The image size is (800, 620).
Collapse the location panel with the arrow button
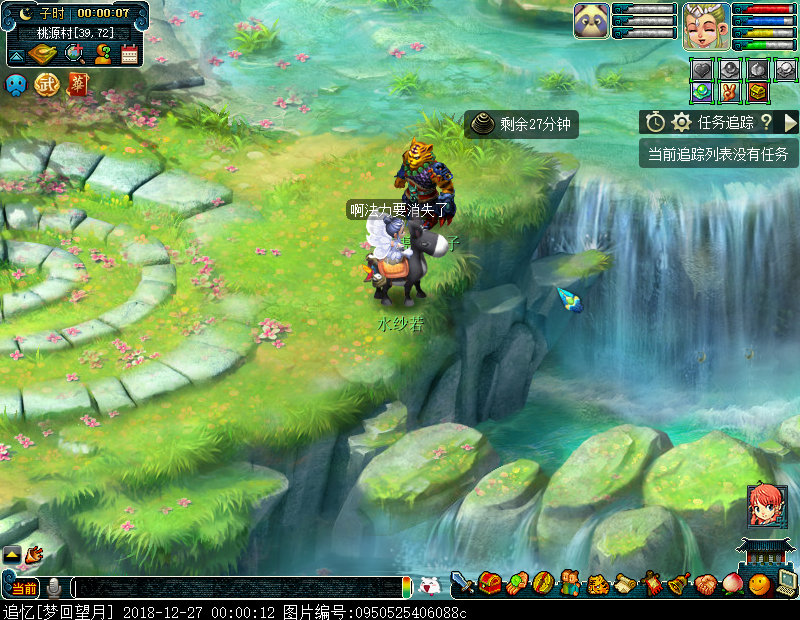[17, 55]
